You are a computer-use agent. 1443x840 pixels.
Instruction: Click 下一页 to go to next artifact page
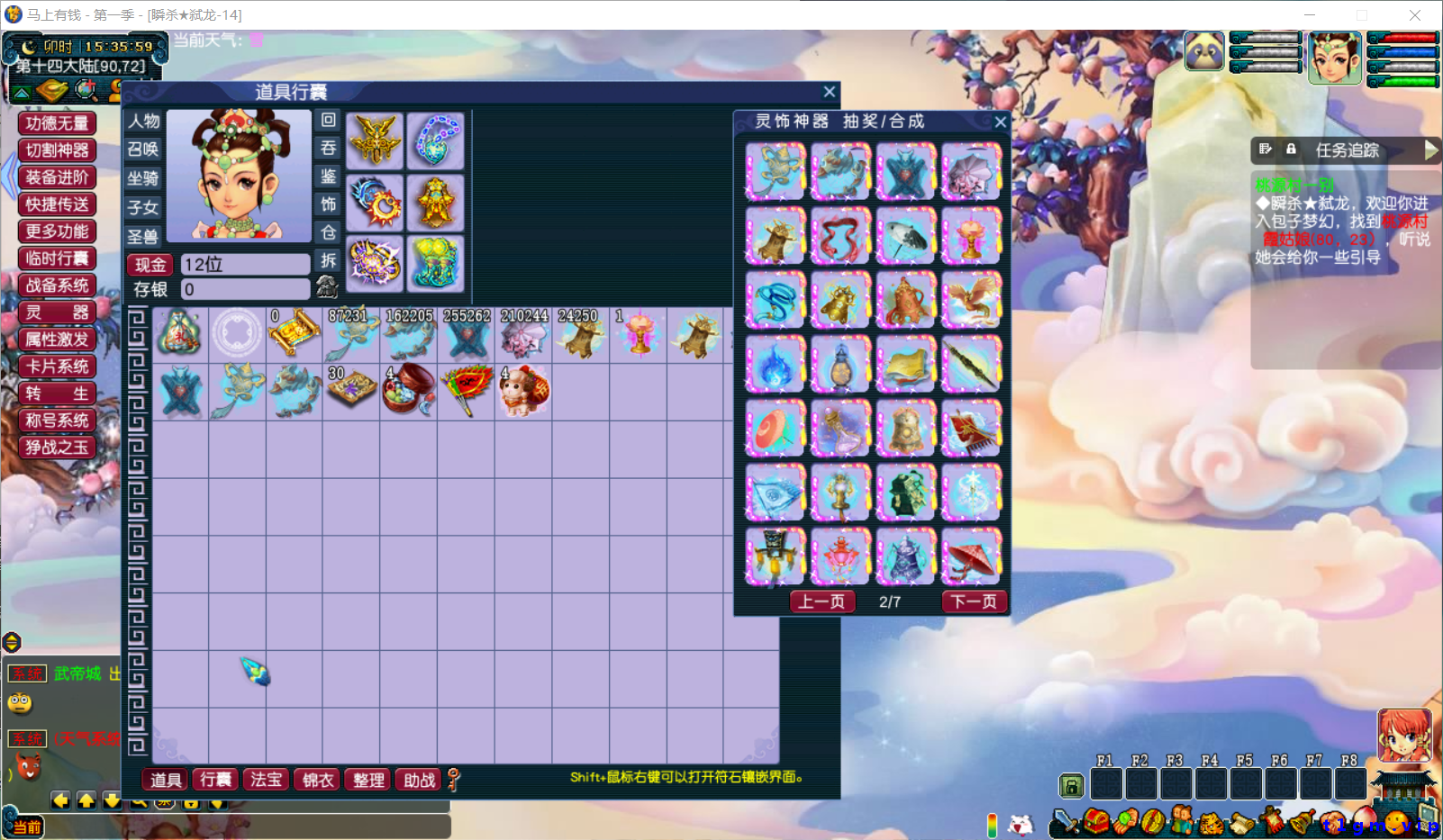coord(974,601)
